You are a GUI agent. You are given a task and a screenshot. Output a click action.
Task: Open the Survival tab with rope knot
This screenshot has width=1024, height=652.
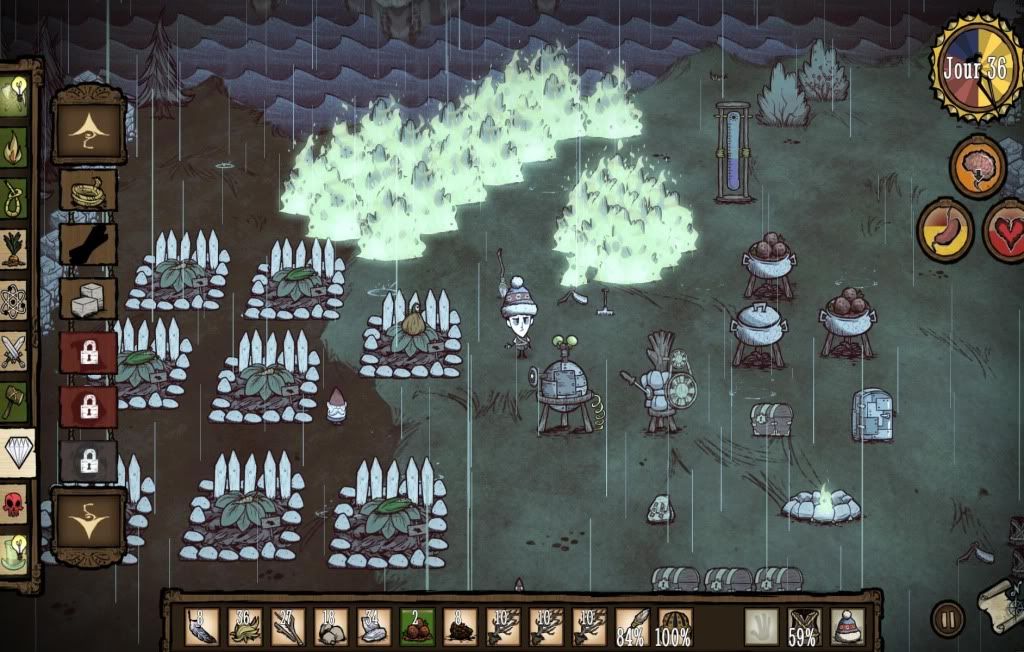click(x=14, y=195)
